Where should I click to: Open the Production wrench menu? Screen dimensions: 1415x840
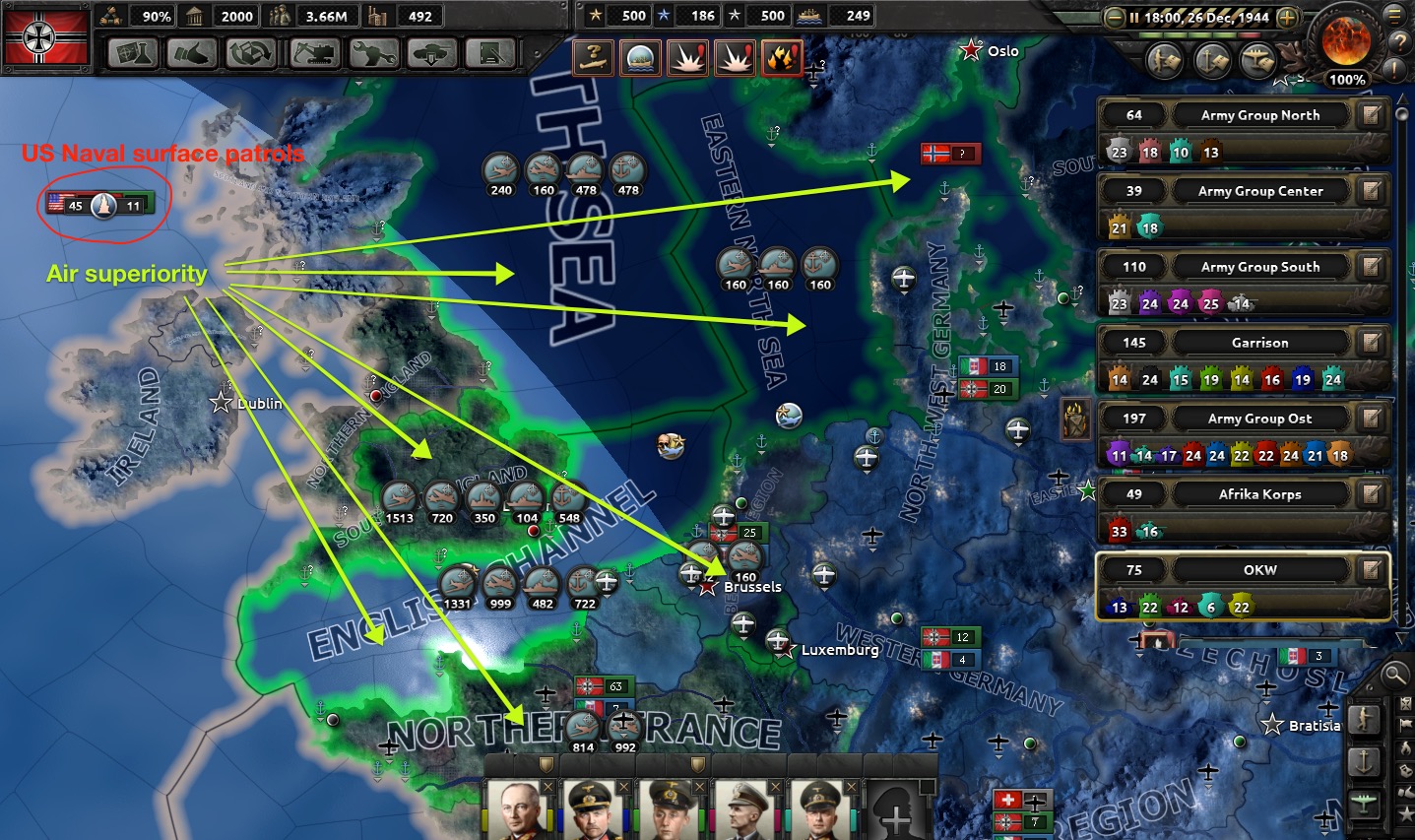click(373, 53)
